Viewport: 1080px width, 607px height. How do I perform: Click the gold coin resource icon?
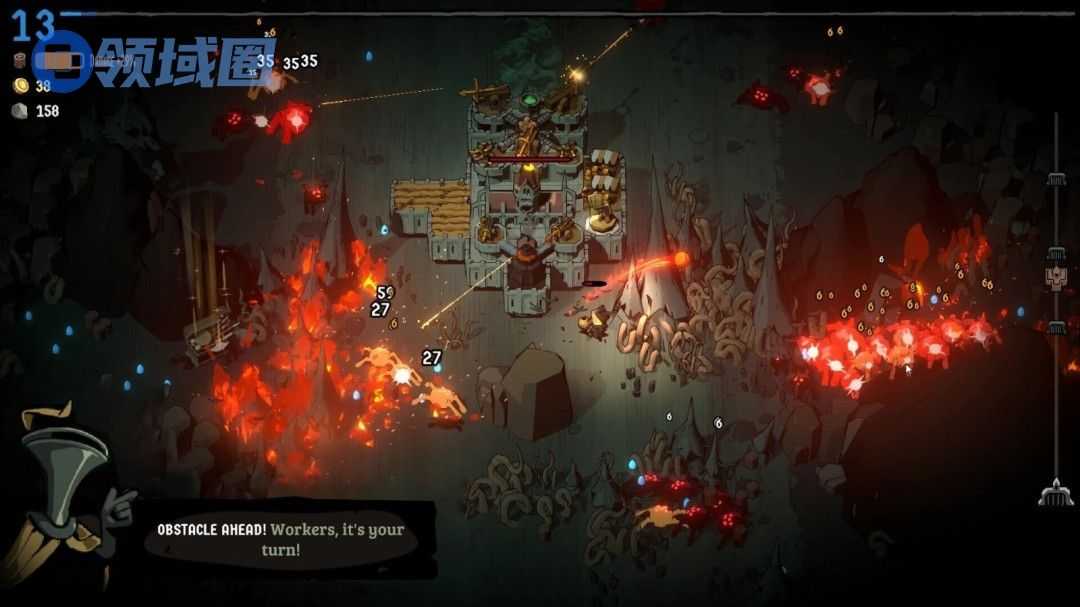[x=20, y=86]
